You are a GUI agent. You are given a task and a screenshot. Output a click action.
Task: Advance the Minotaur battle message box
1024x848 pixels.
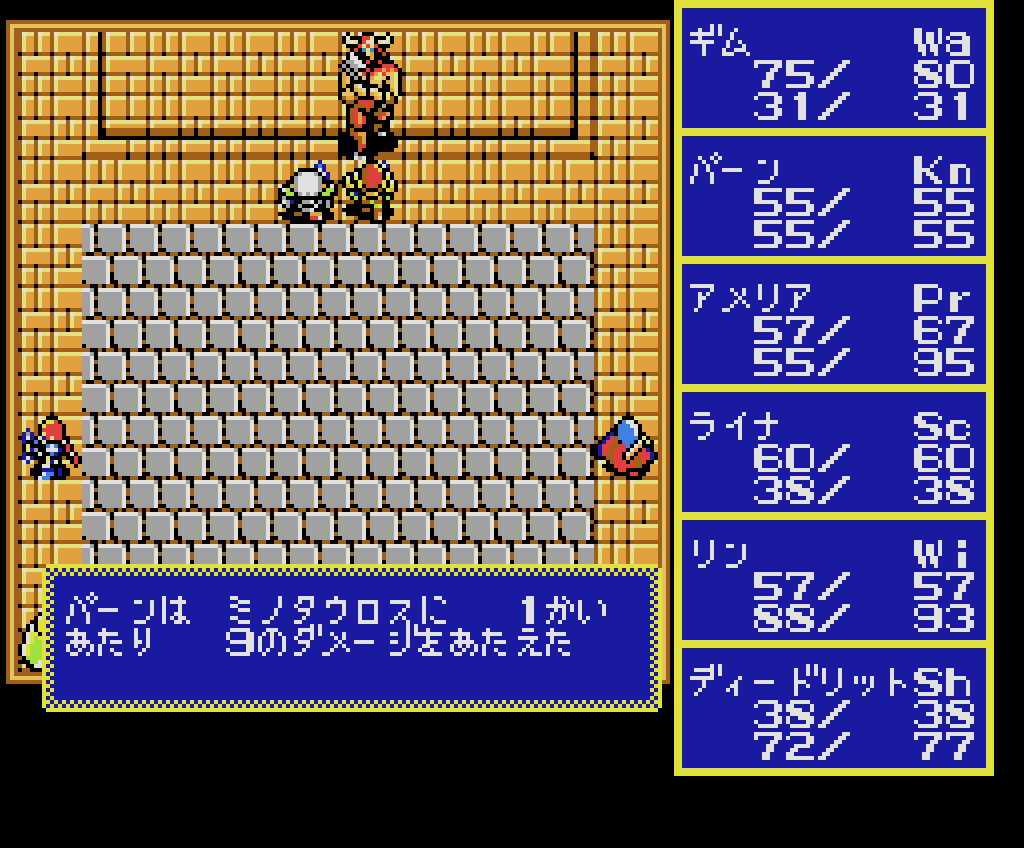352,638
